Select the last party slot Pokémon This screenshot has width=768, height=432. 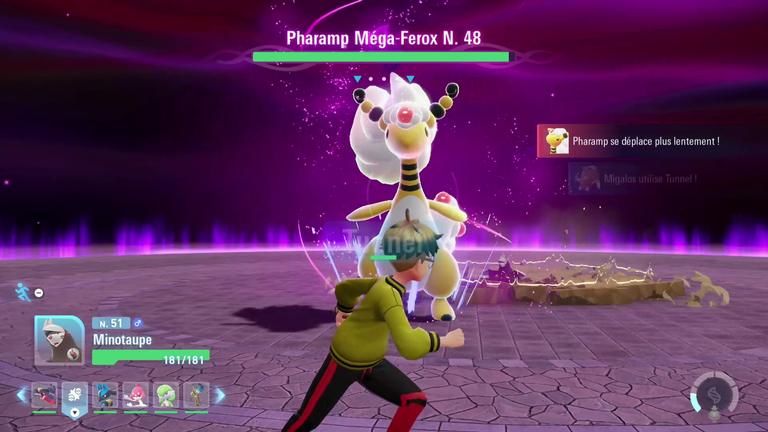pyautogui.click(x=196, y=395)
